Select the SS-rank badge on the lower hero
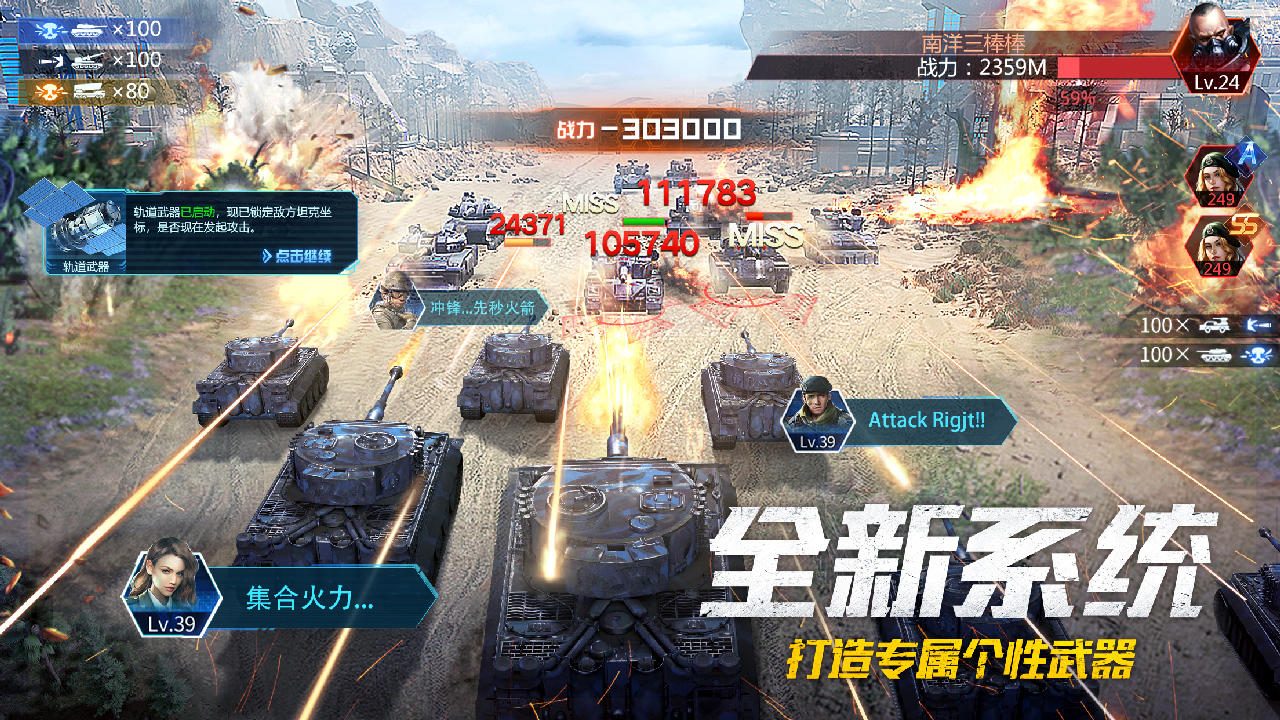 [x=1243, y=223]
